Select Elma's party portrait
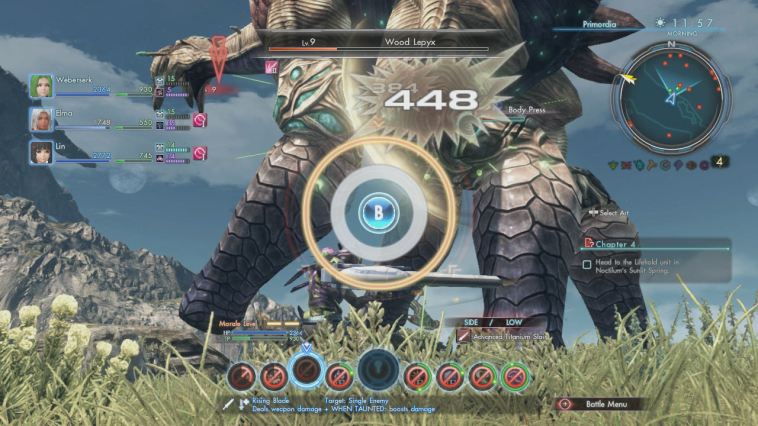This screenshot has height=426, width=758. 41,120
